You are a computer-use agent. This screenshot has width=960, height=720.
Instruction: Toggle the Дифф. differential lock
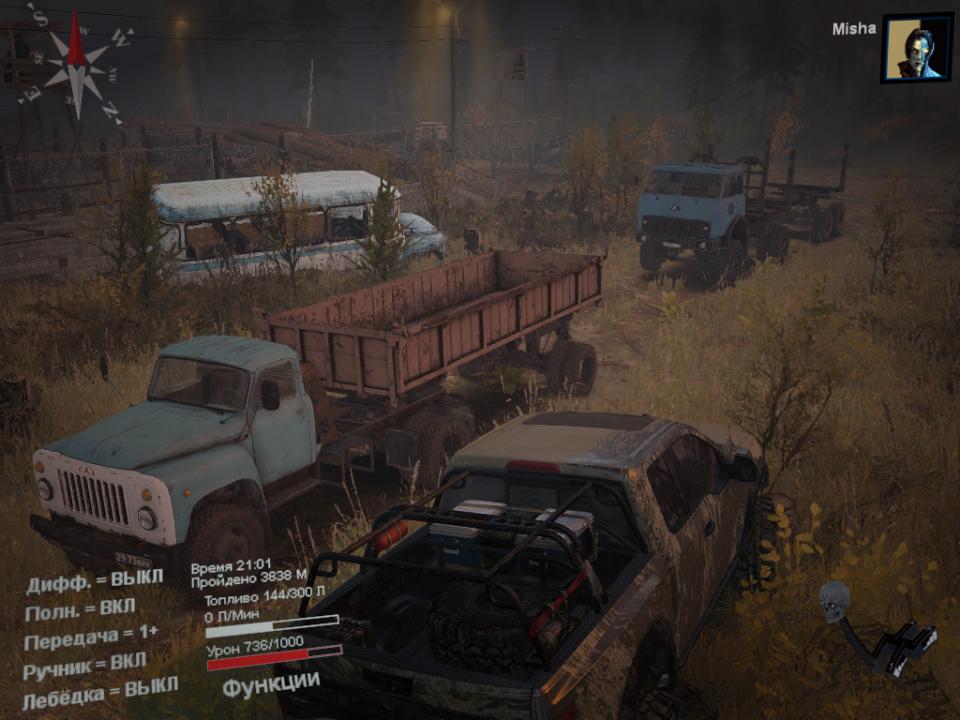(x=94, y=581)
